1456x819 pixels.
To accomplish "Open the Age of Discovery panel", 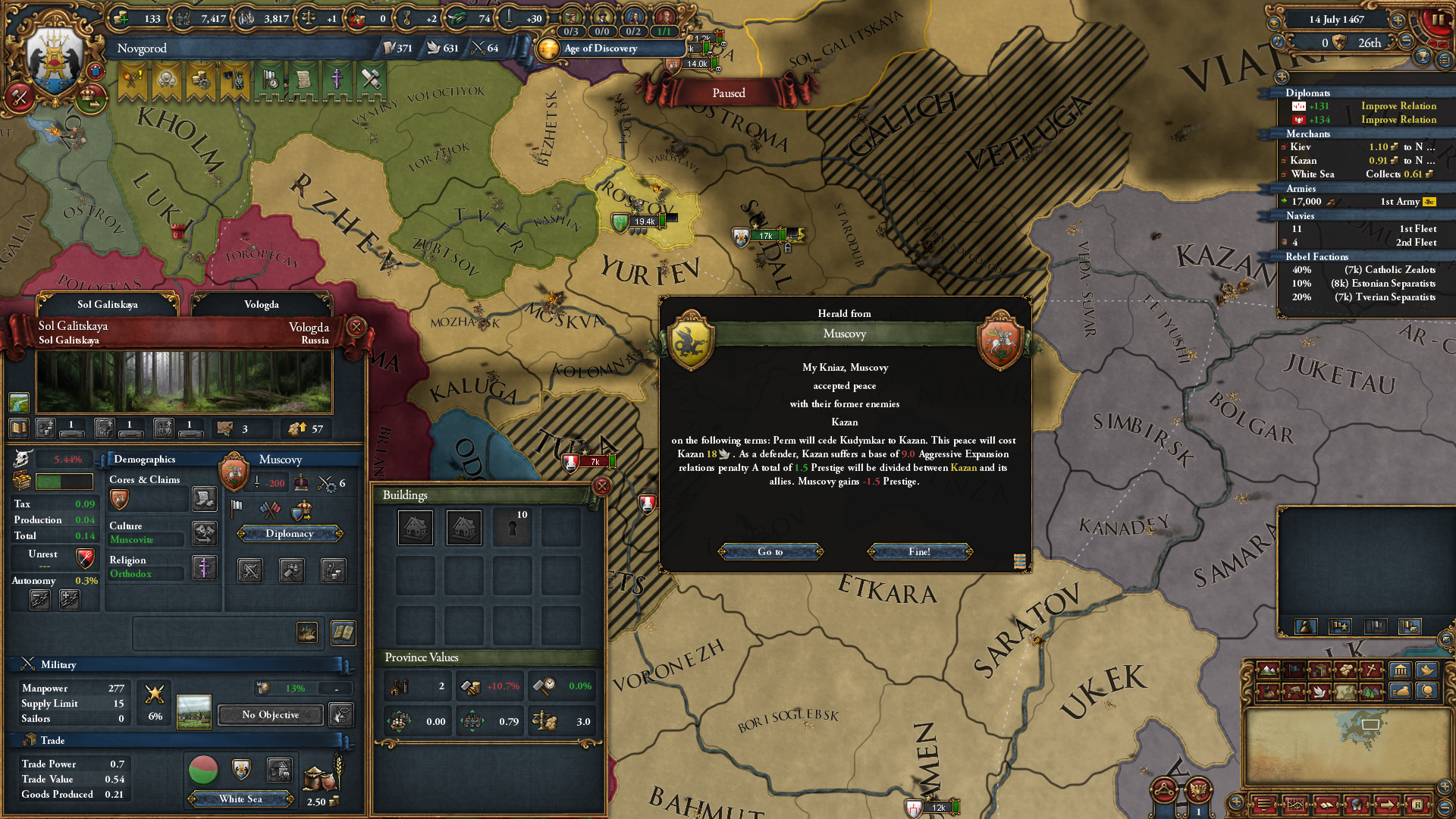I will click(599, 48).
